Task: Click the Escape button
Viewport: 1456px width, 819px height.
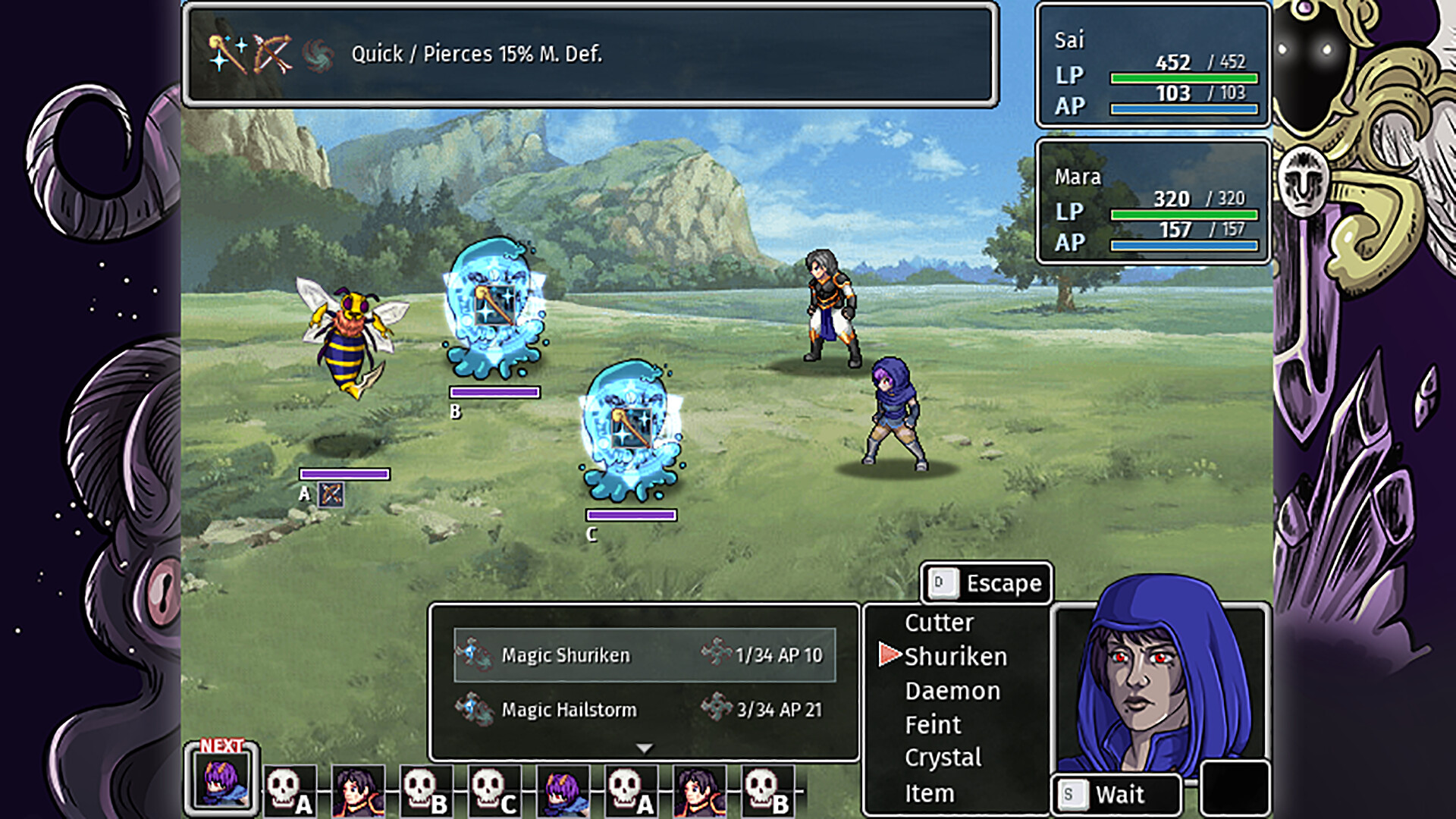Action: (x=987, y=583)
